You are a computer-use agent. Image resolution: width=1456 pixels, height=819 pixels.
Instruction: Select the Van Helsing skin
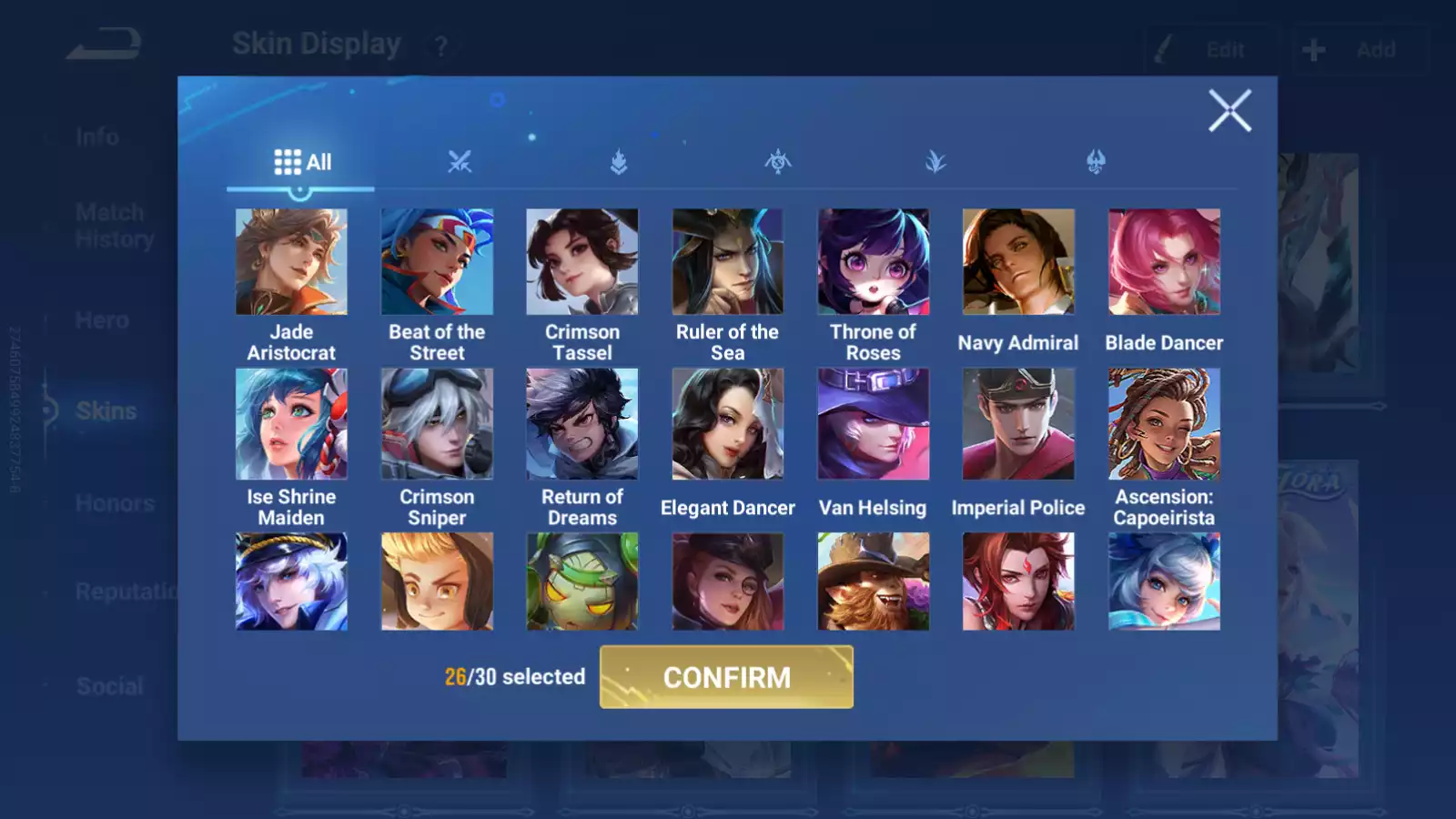873,424
